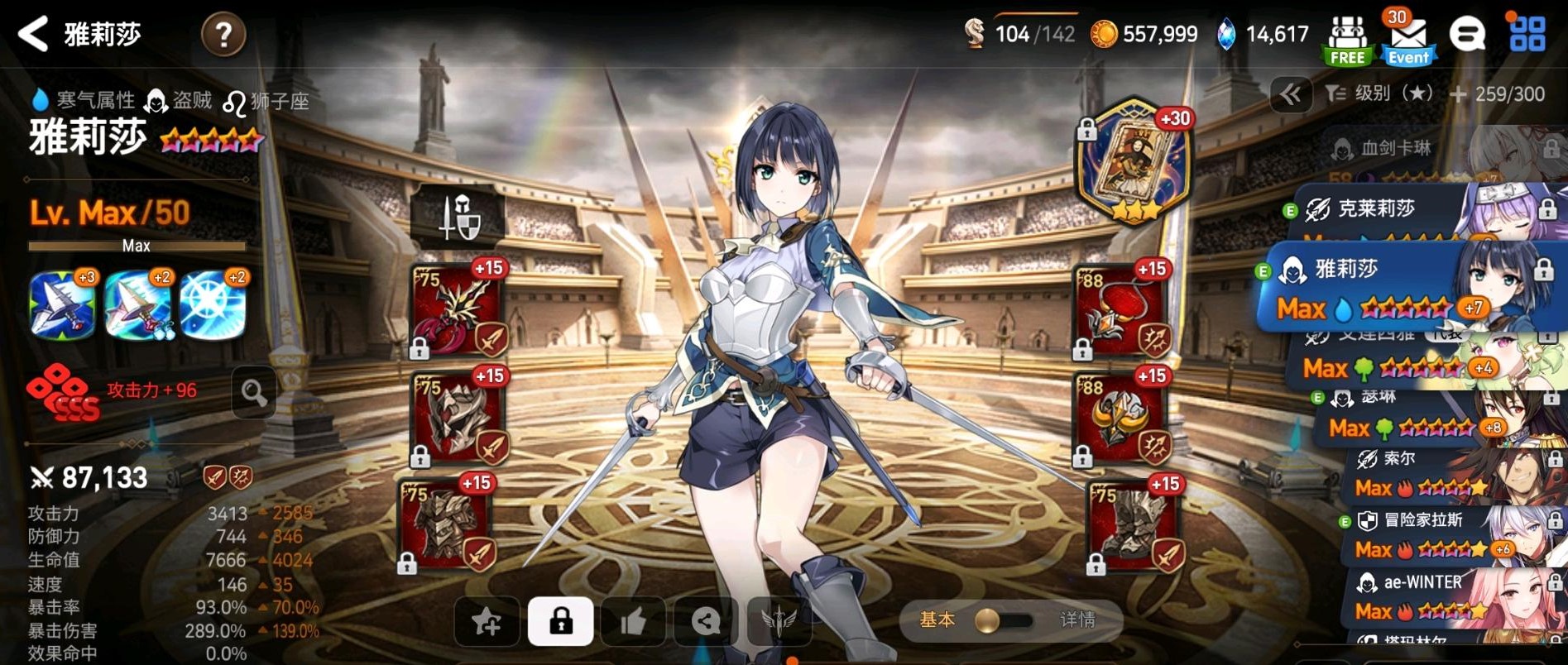Click the thumbs-up rating button
Viewport: 1568px width, 665px height.
click(633, 621)
